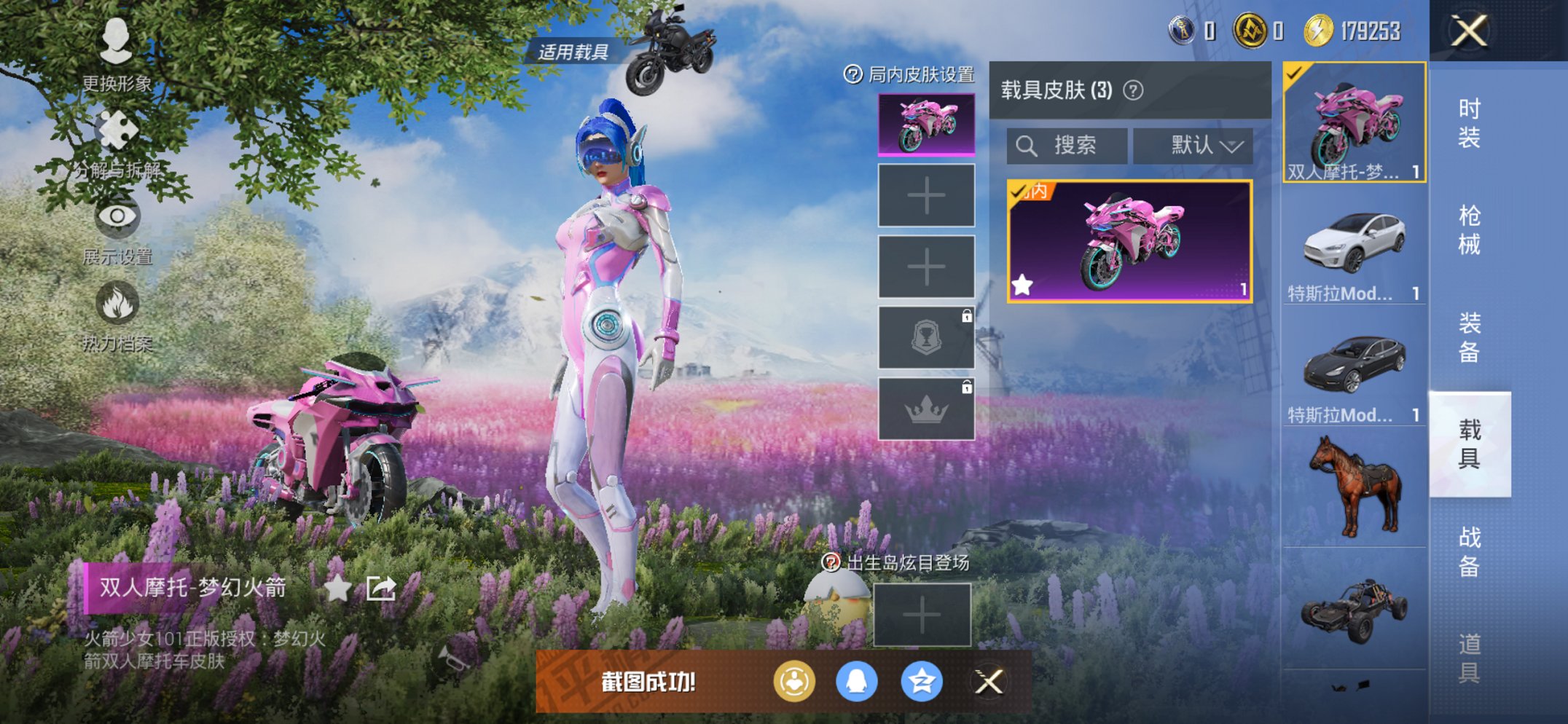Screen dimensions: 1568x724
Task: Click the crown-locked skin slot
Action: (926, 409)
